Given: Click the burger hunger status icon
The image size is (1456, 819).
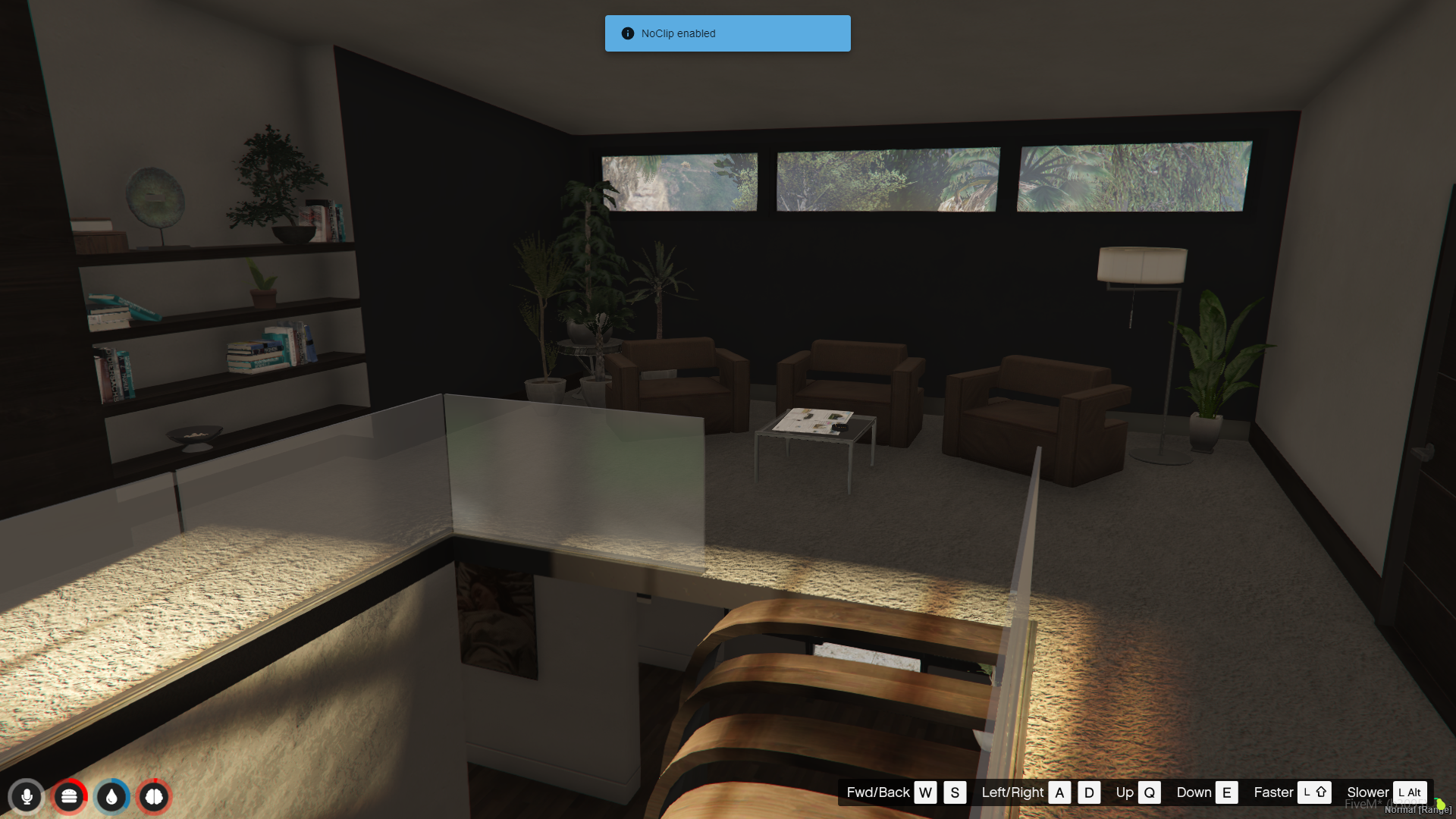Looking at the screenshot, I should pos(69,796).
